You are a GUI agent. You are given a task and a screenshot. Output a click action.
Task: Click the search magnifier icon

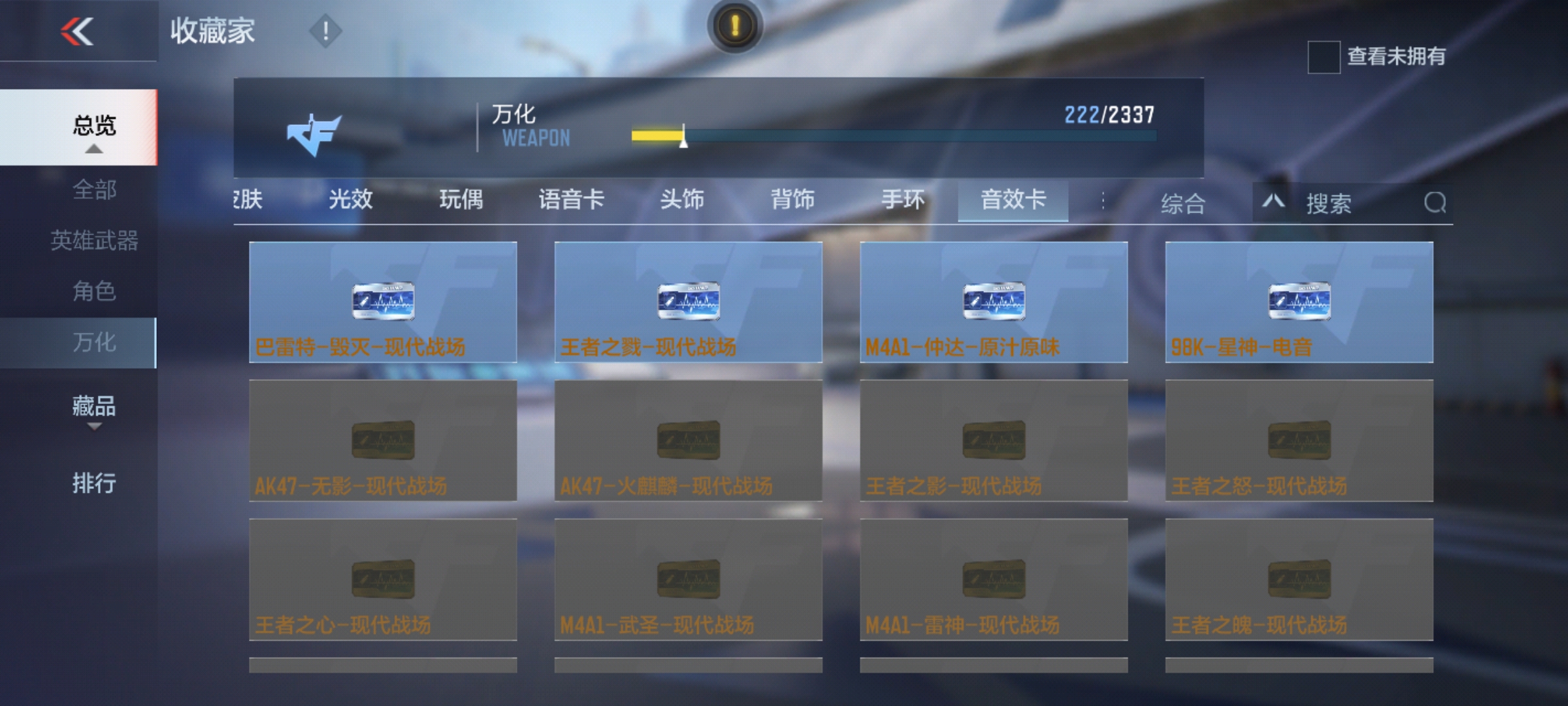1435,203
